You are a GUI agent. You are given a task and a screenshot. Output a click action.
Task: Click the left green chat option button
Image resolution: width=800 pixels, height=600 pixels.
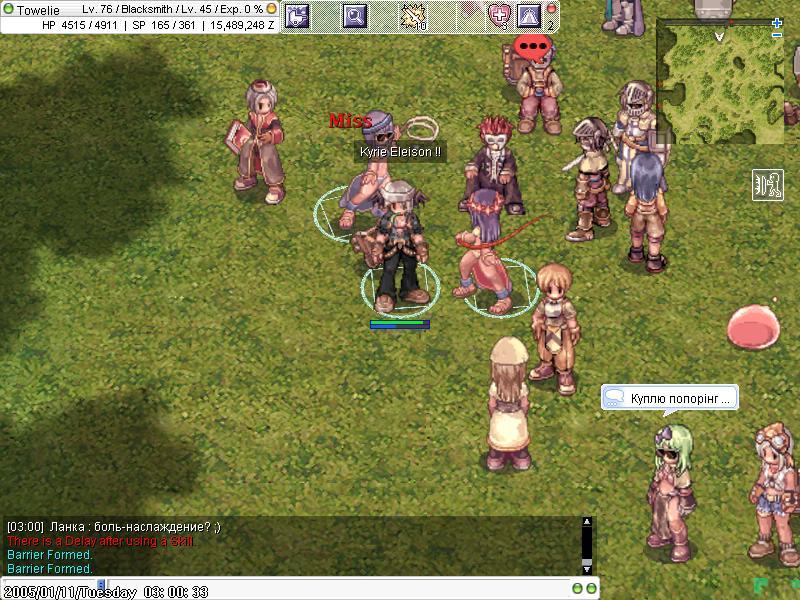tap(577, 588)
